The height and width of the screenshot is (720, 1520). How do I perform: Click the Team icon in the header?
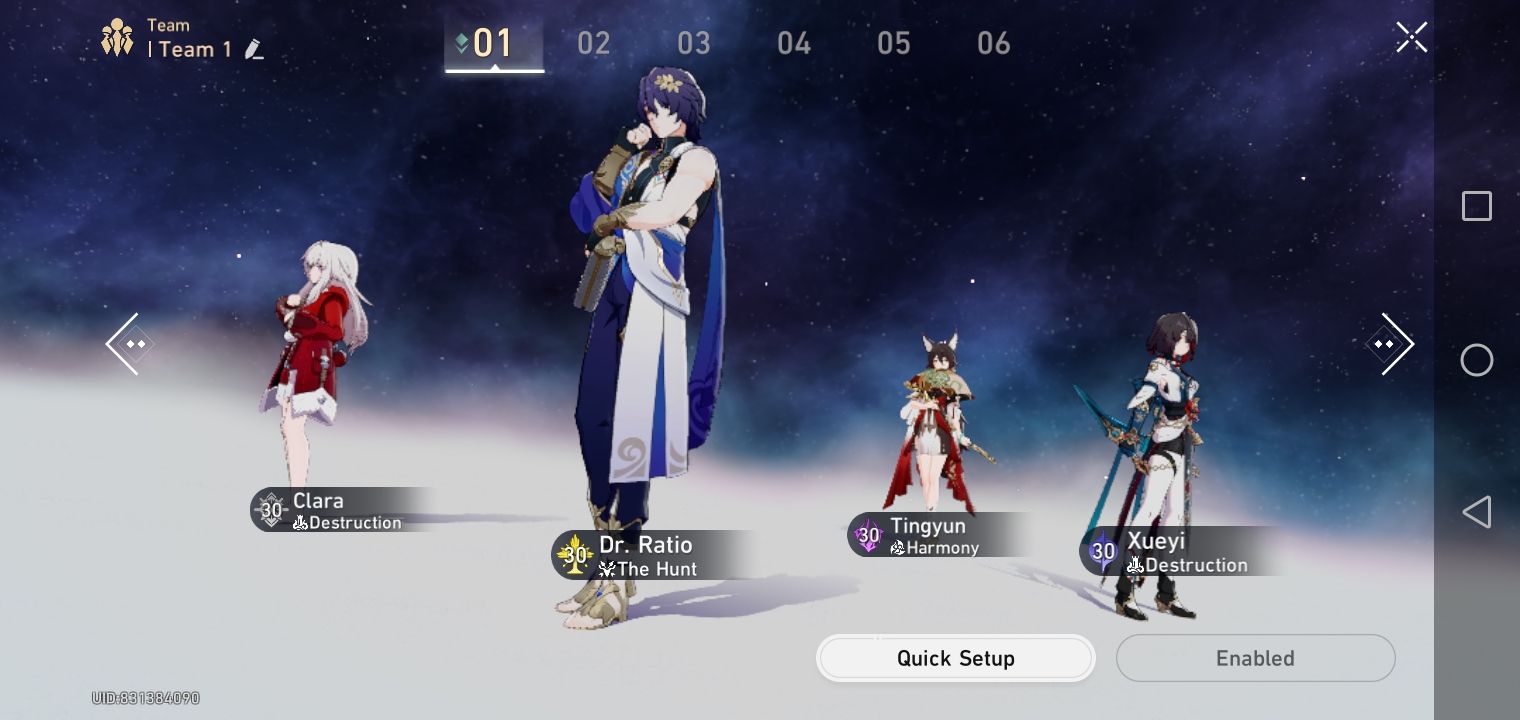pyautogui.click(x=117, y=37)
